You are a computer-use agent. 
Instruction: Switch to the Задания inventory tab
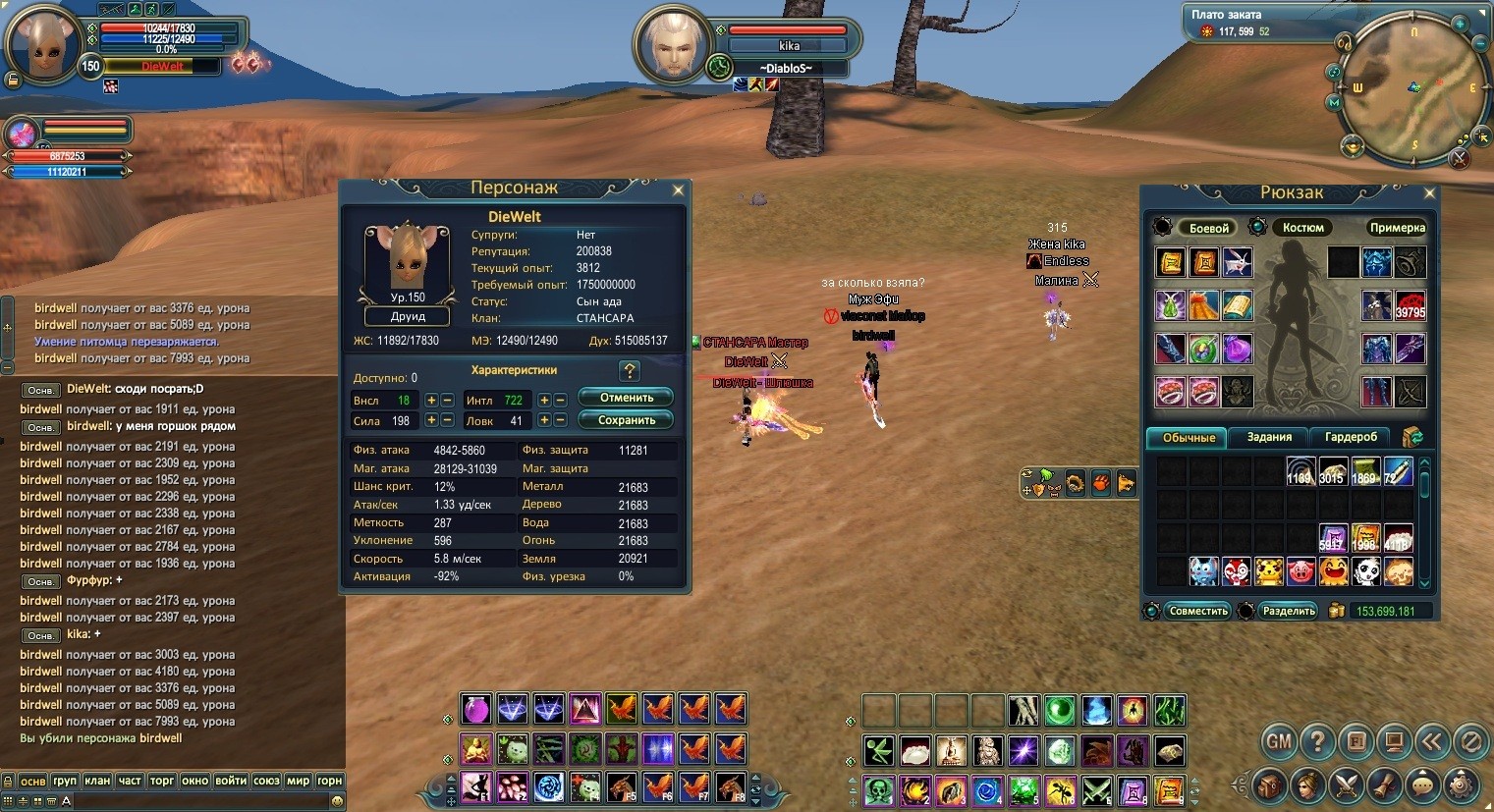pos(1269,437)
